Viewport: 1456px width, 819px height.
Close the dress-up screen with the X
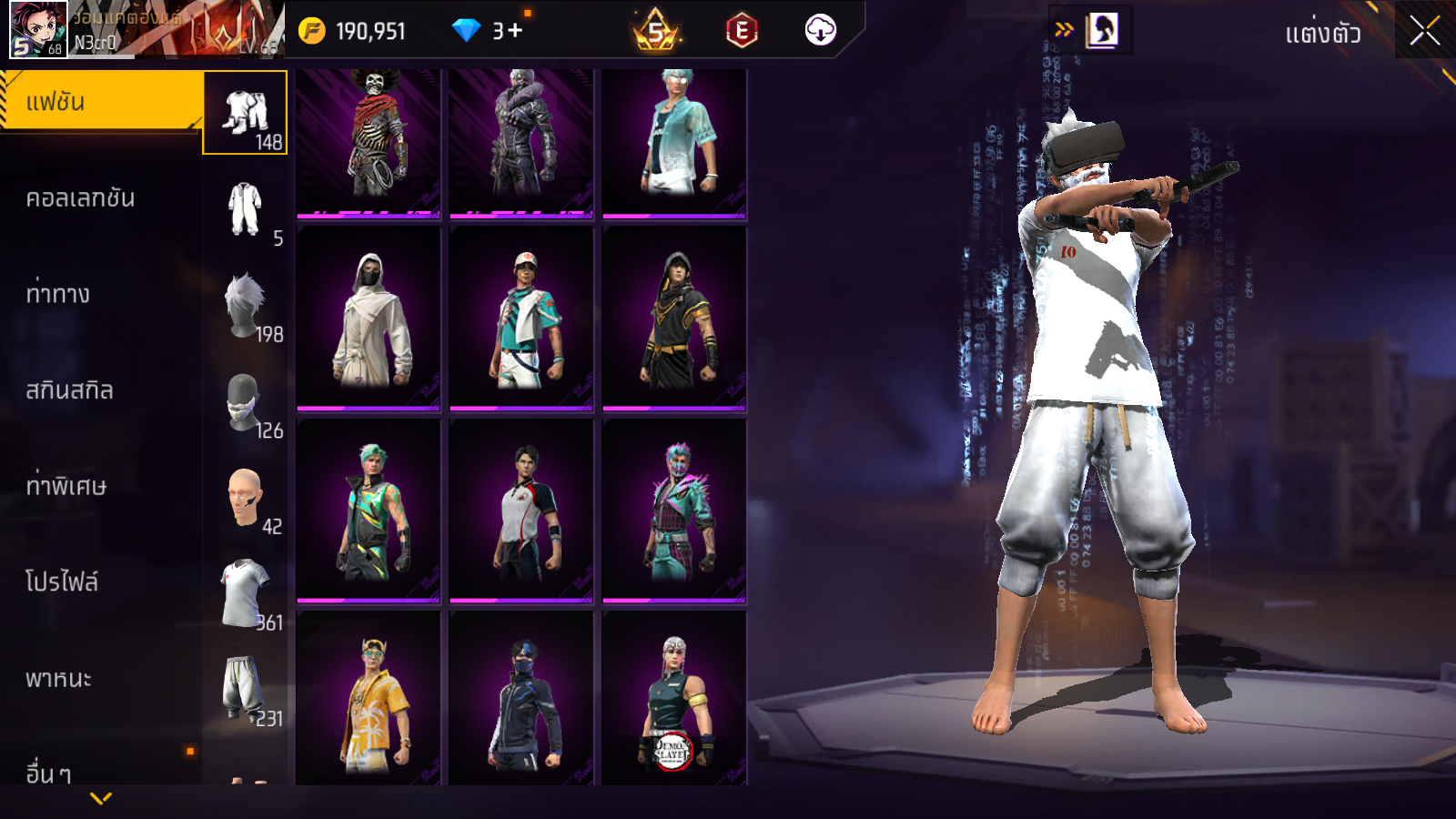[1424, 32]
